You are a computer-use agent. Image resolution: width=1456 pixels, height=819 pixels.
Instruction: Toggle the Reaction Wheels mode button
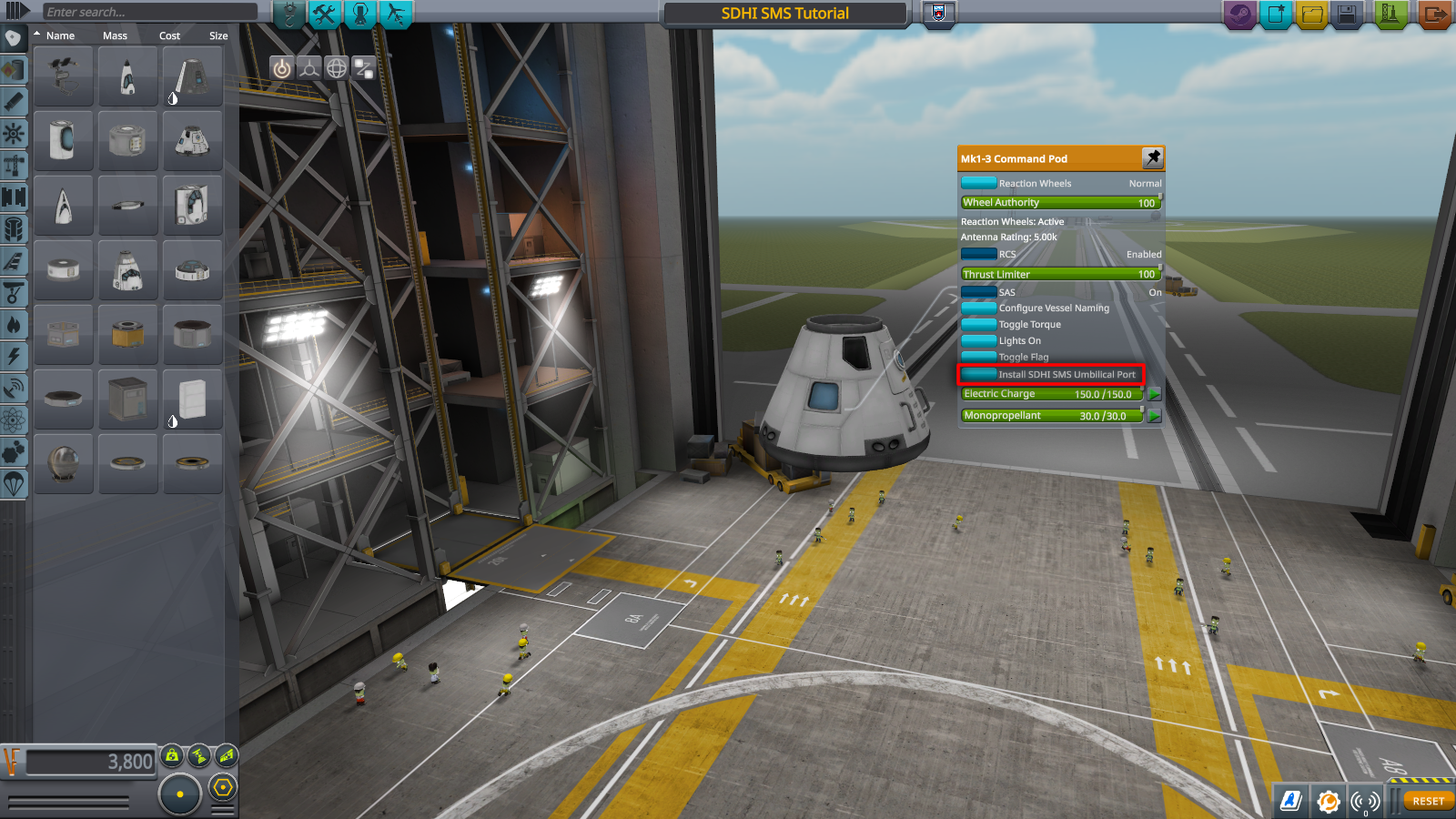978,183
